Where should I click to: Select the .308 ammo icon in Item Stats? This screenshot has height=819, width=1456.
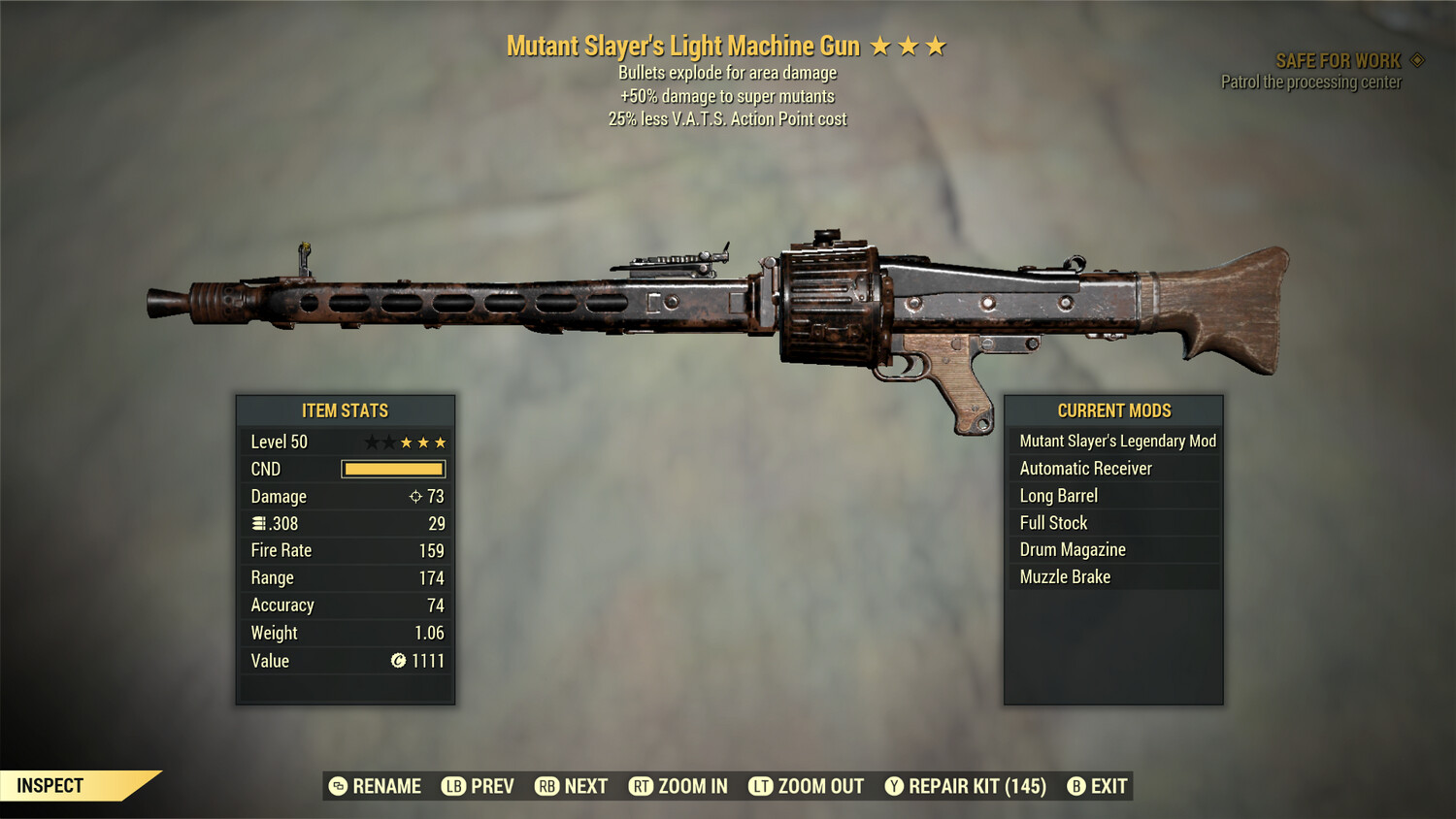pos(257,523)
